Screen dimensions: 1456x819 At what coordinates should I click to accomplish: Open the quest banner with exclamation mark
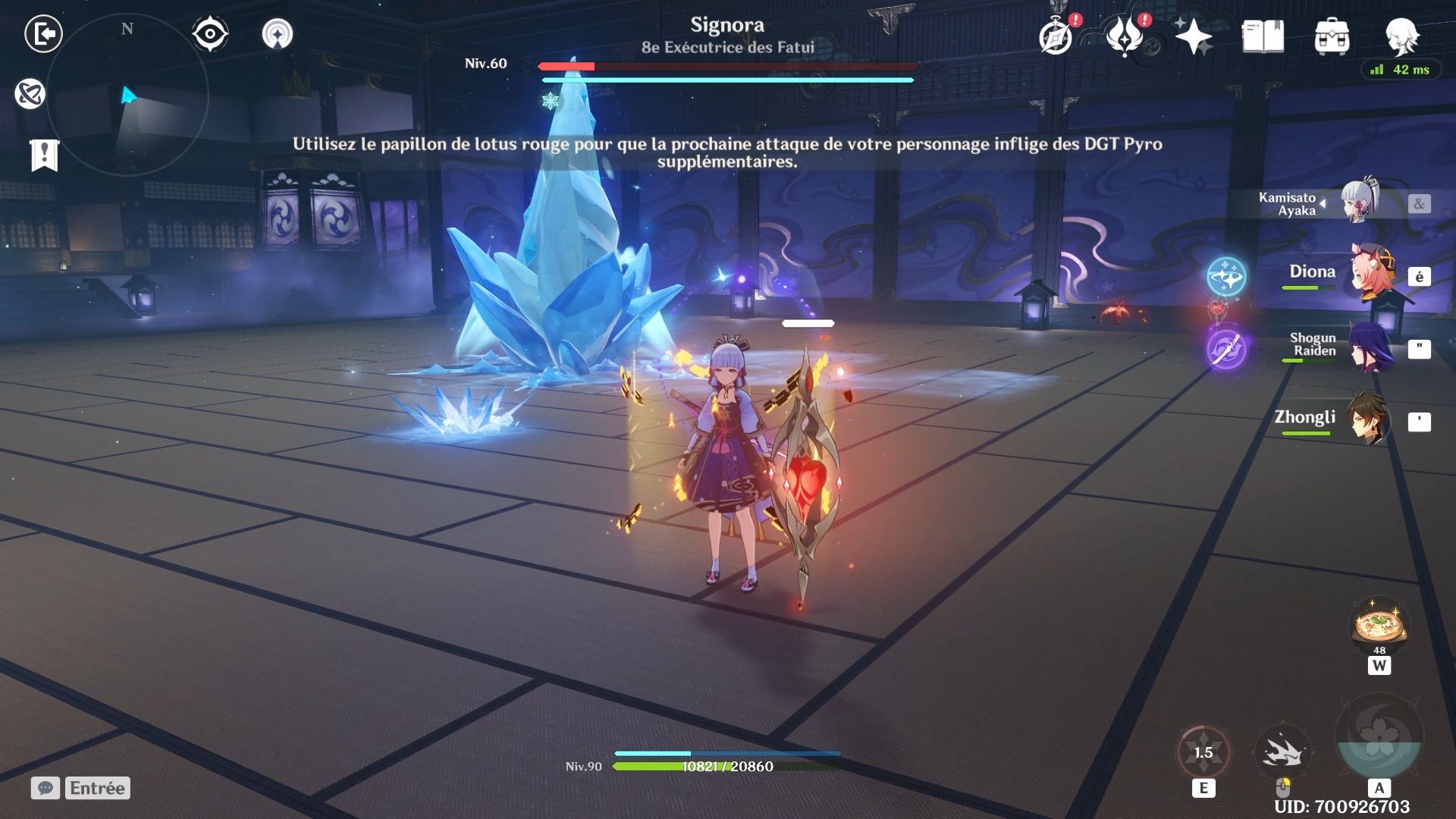tap(44, 155)
